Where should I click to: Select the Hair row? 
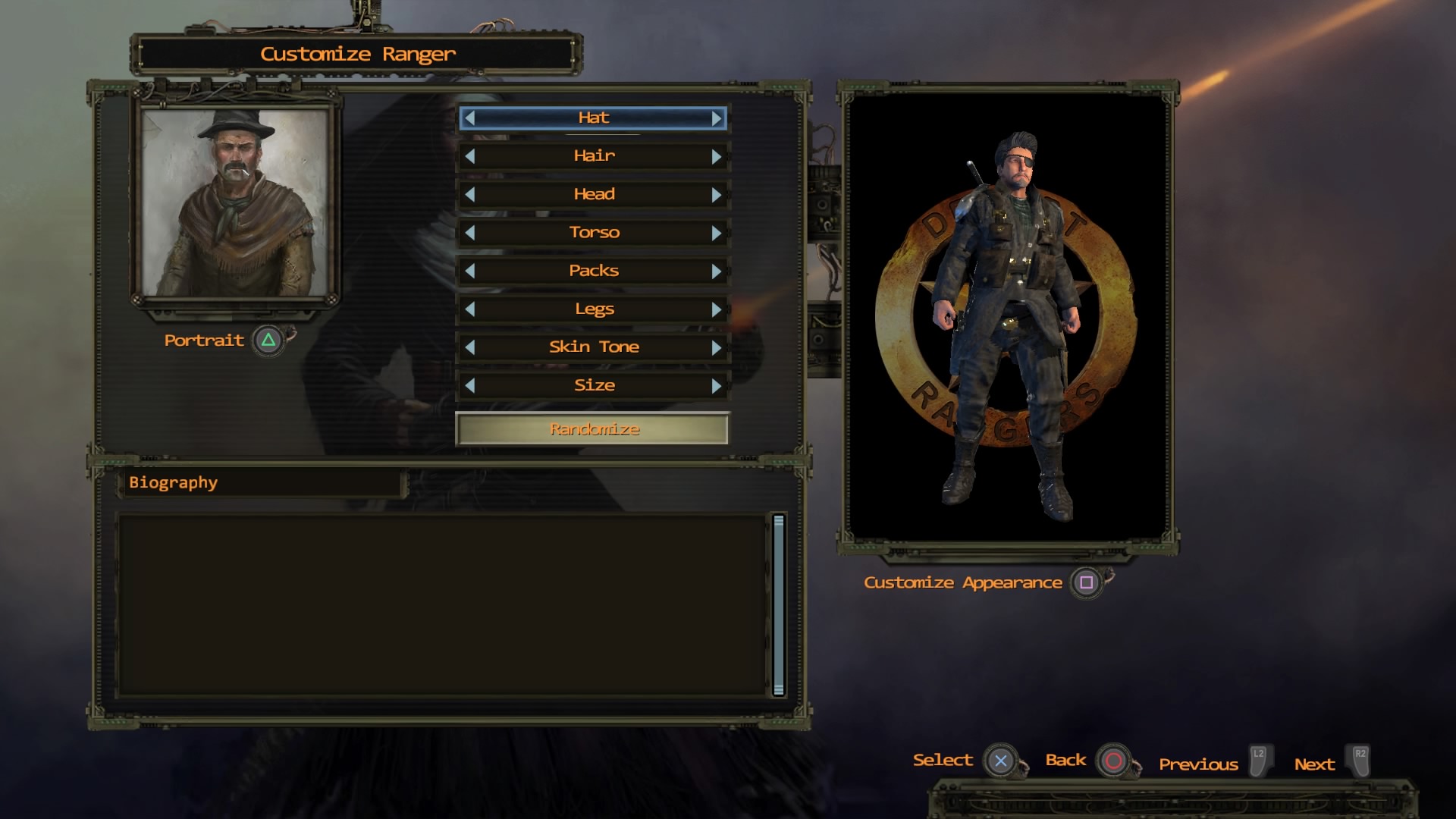(594, 156)
